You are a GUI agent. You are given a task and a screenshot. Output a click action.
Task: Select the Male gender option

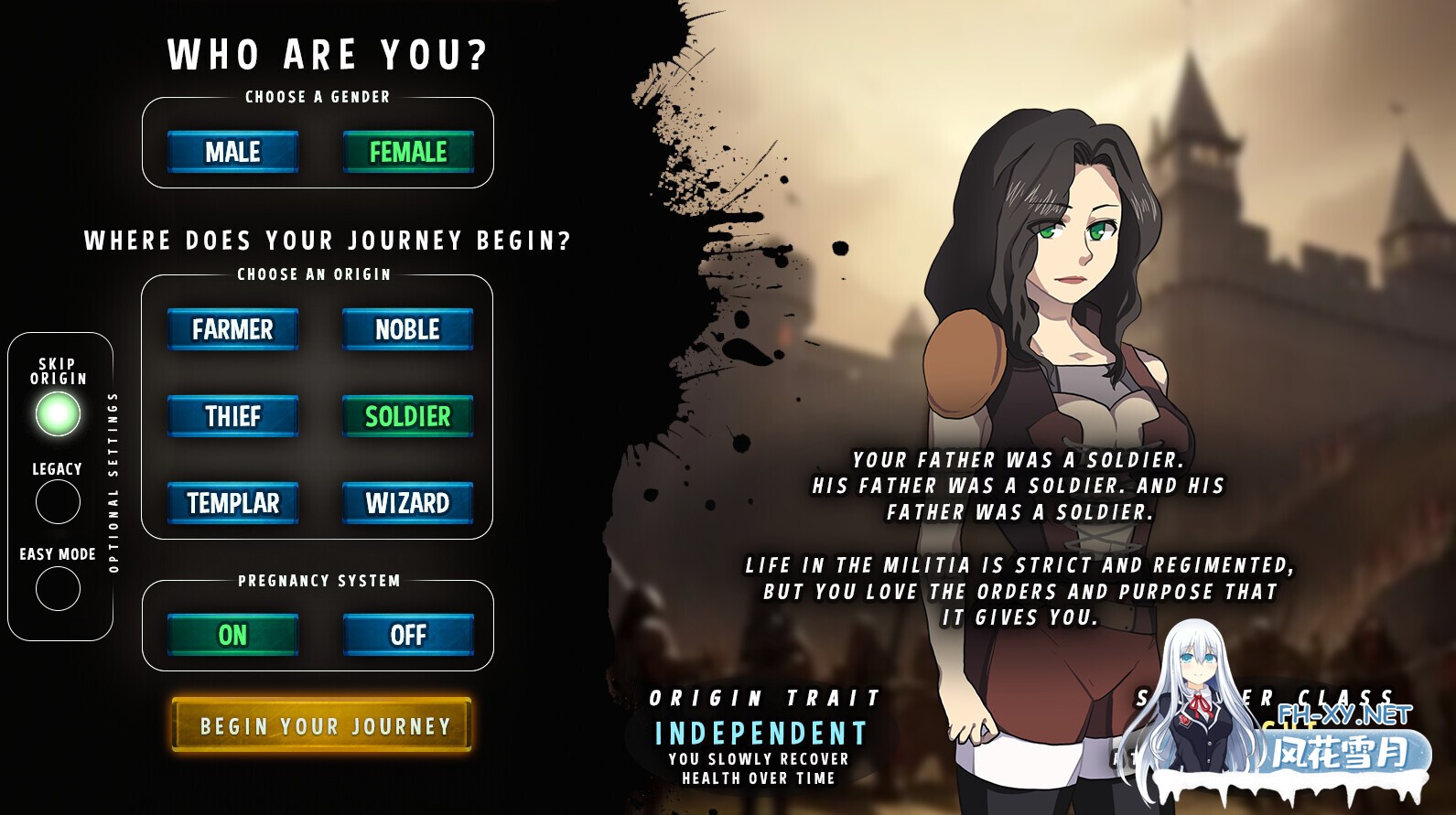232,153
